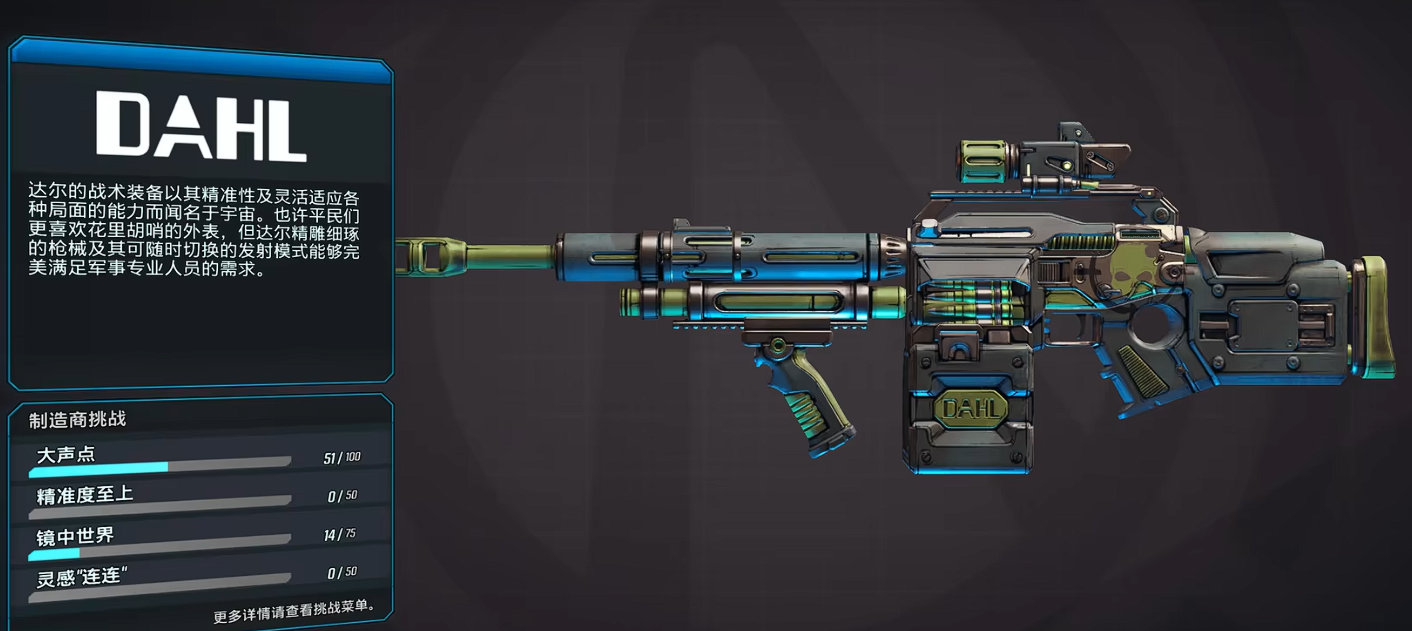Choose the 精准度至上 challenge entry
The width and height of the screenshot is (1412, 631).
(x=195, y=497)
